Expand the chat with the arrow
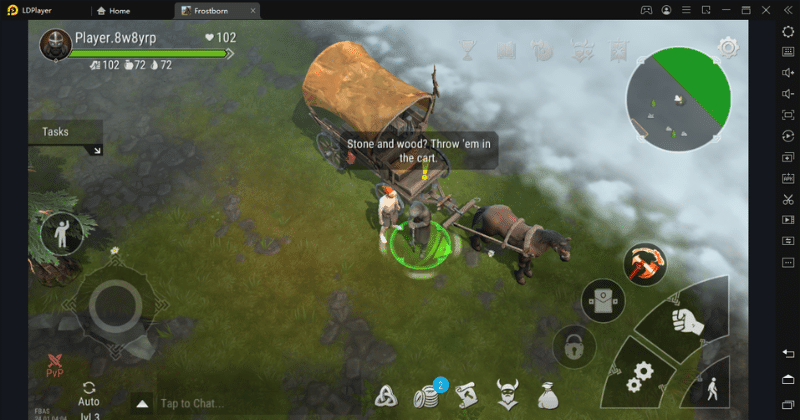This screenshot has height=420, width=800. 142,404
